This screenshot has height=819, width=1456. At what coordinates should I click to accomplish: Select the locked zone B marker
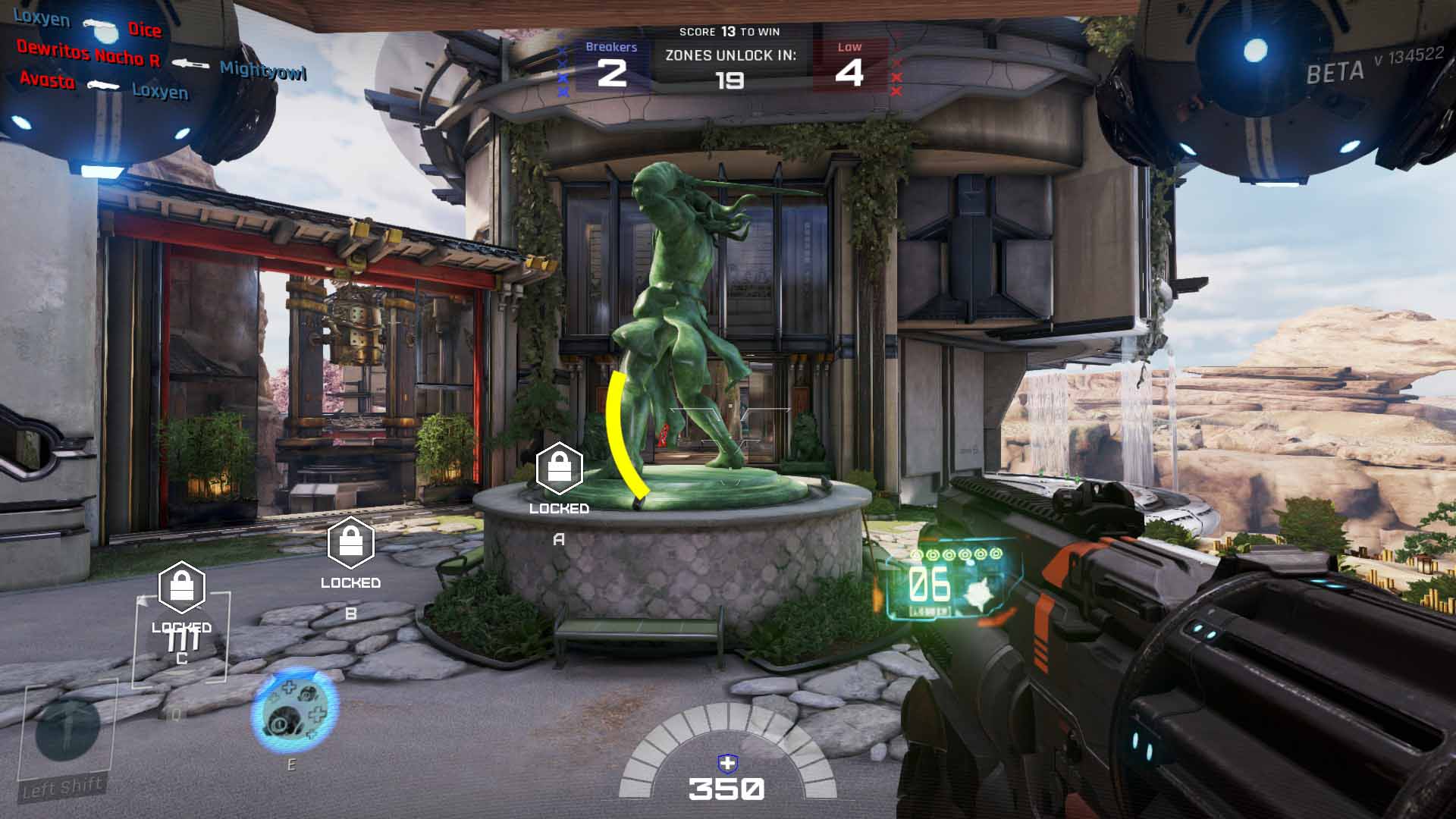pyautogui.click(x=350, y=542)
